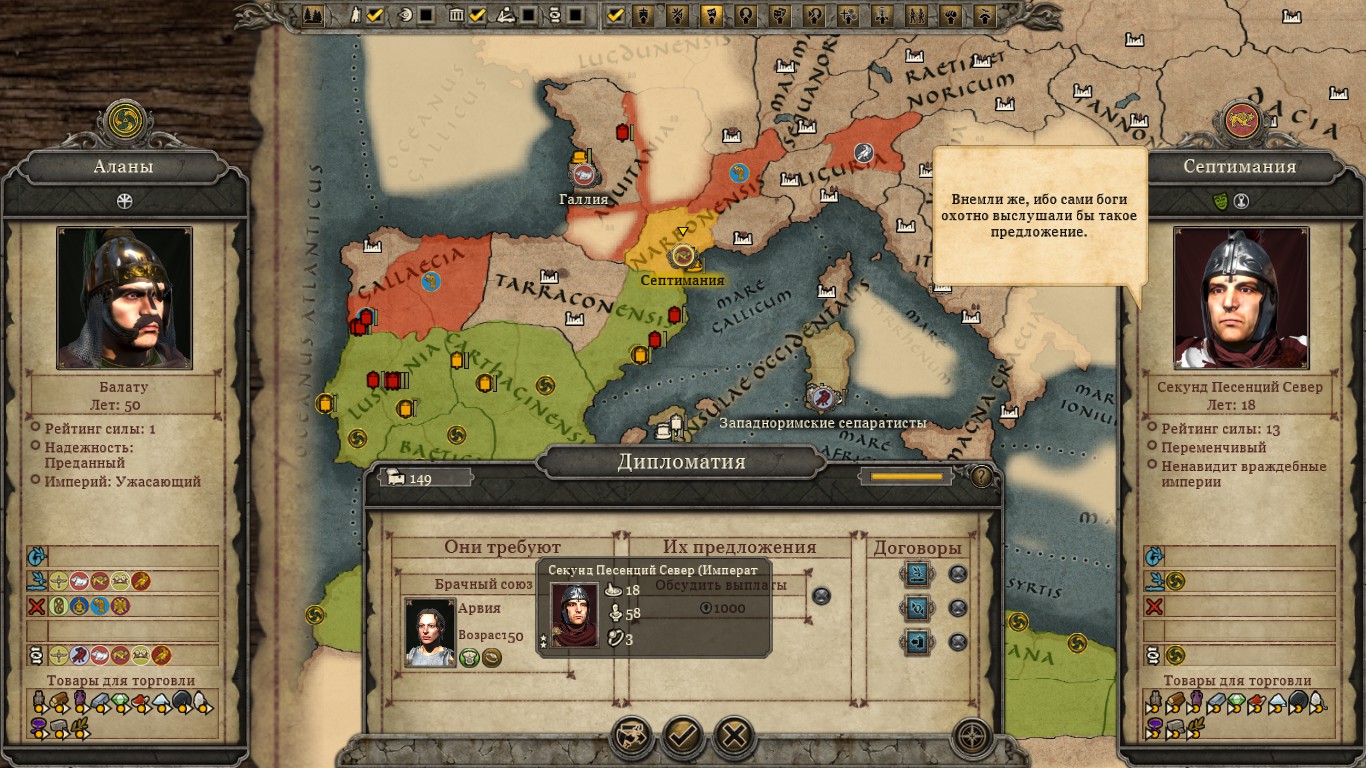Open the diplomacy help question mark

(x=982, y=477)
